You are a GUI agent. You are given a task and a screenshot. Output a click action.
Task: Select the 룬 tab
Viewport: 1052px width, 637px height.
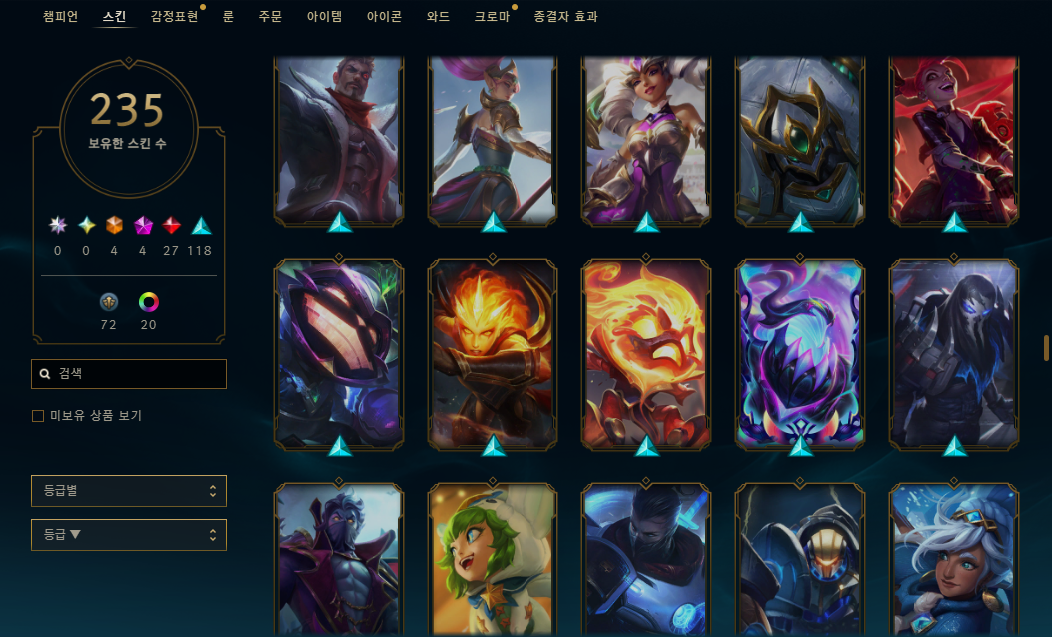click(228, 17)
